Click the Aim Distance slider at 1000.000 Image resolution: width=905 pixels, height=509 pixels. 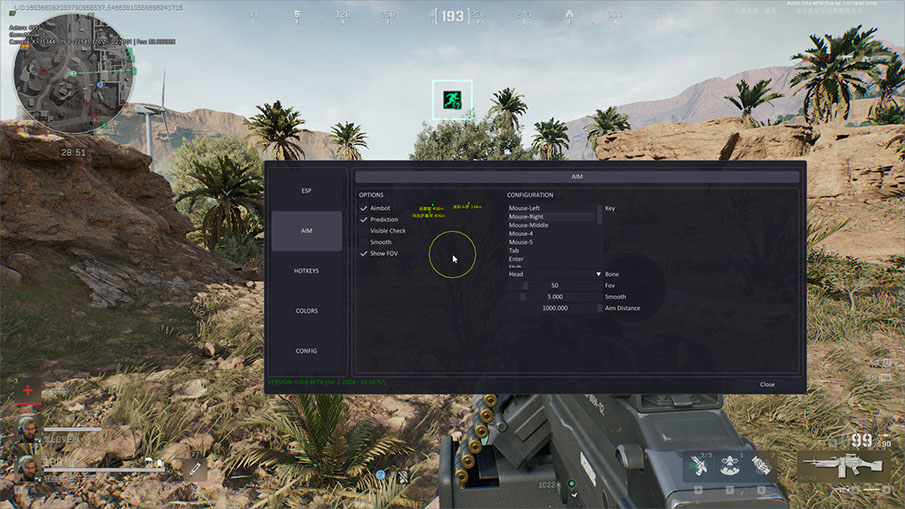click(x=555, y=308)
